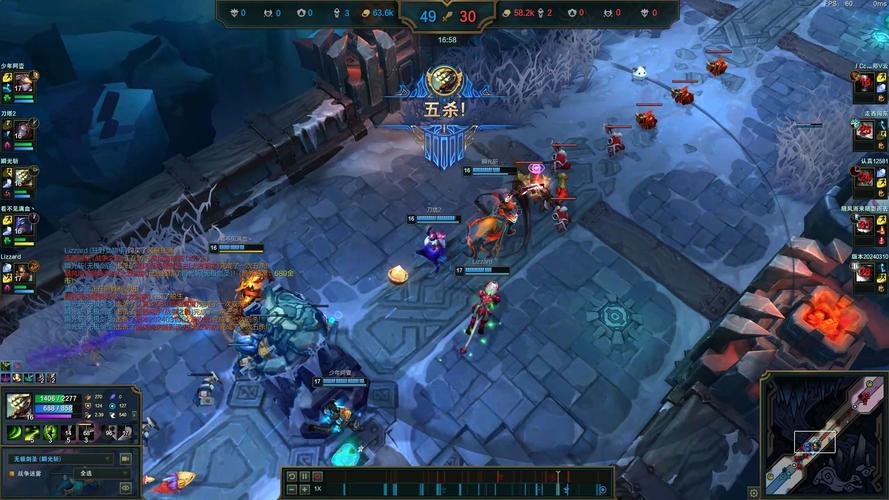Decrease replay speed with the minus button
The height and width of the screenshot is (500, 889).
click(x=292, y=489)
